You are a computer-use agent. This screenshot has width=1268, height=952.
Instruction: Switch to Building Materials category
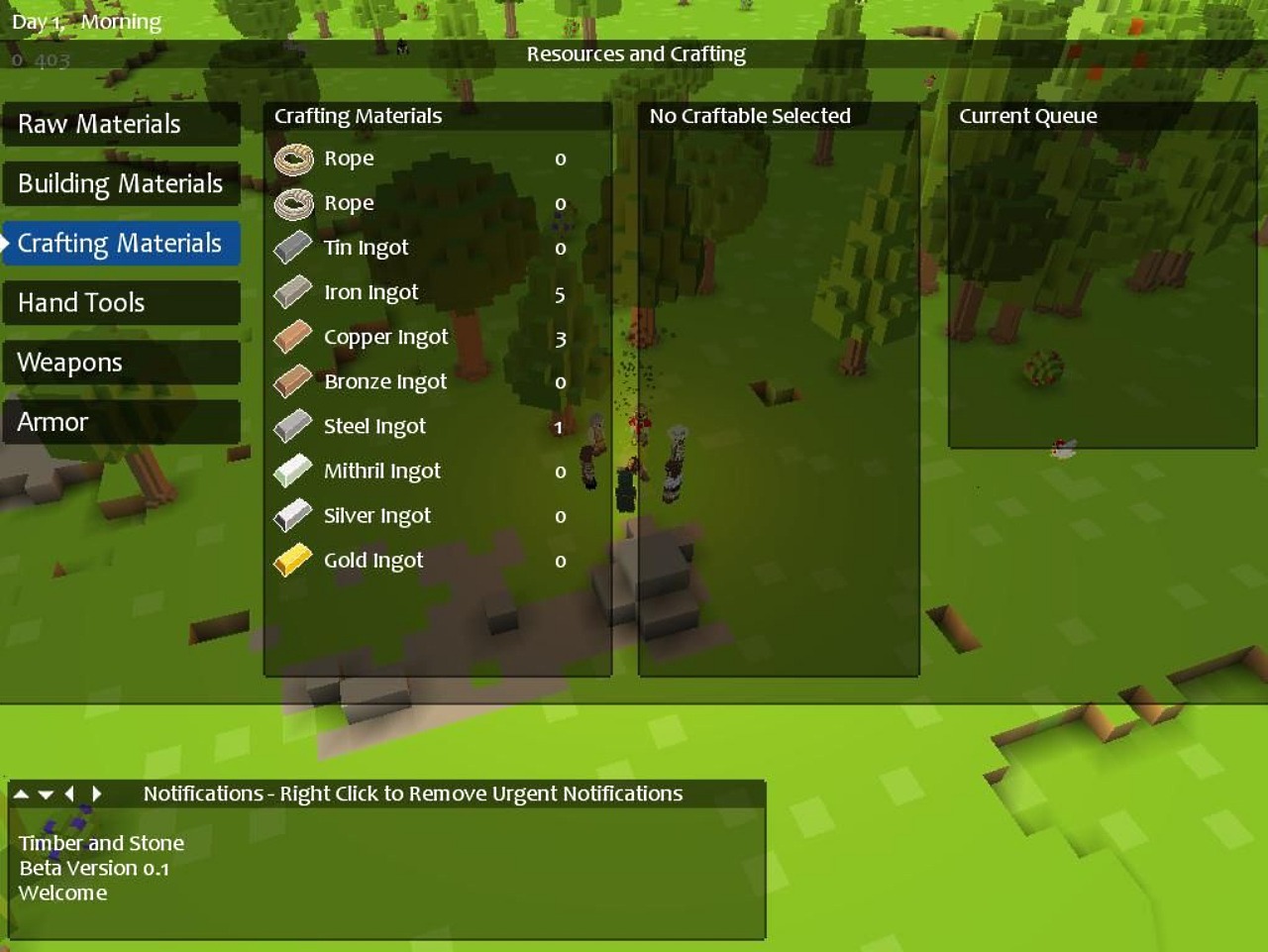tap(121, 184)
